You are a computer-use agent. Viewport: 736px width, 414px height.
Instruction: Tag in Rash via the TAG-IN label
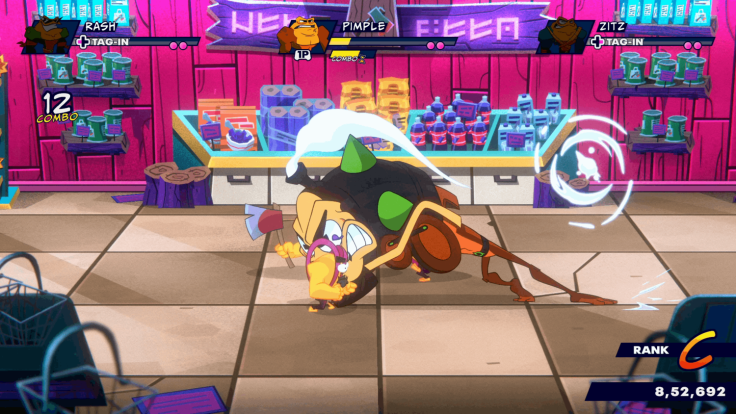pyautogui.click(x=109, y=42)
